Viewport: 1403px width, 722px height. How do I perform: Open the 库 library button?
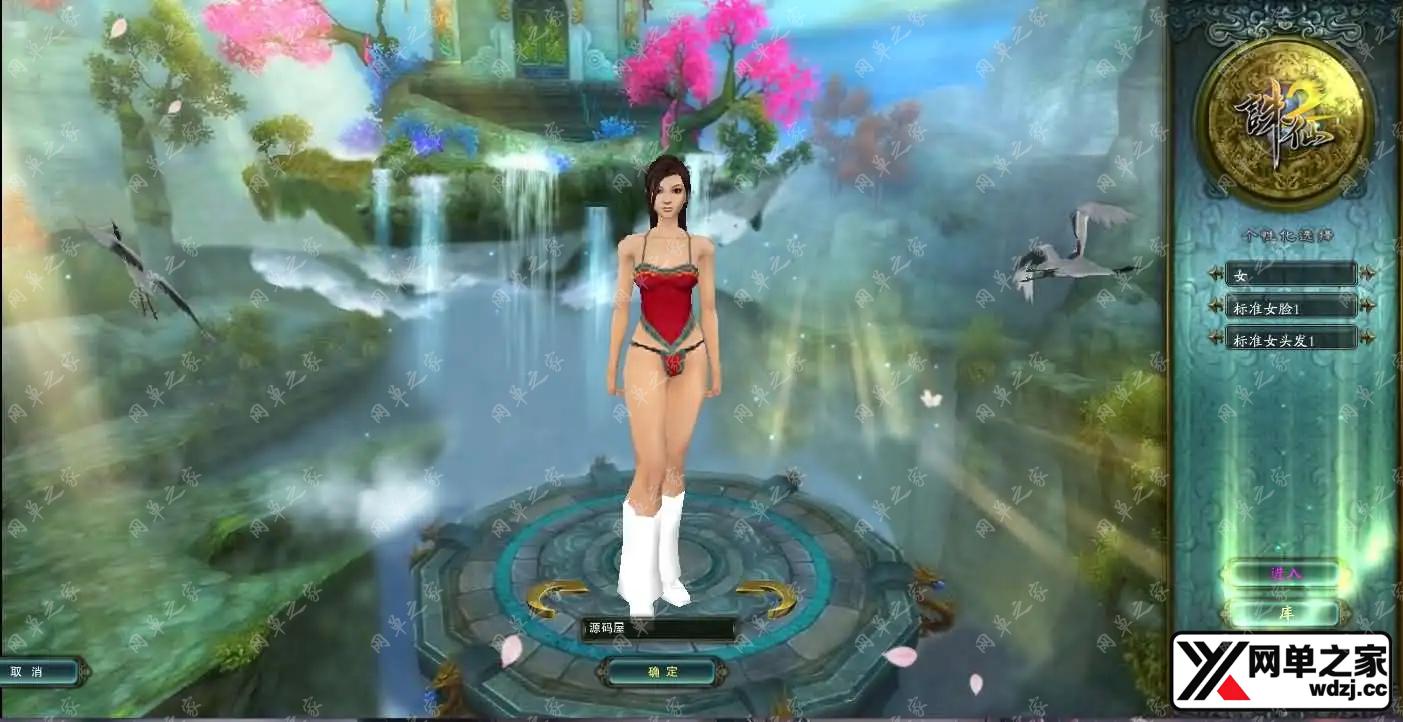(x=1286, y=613)
